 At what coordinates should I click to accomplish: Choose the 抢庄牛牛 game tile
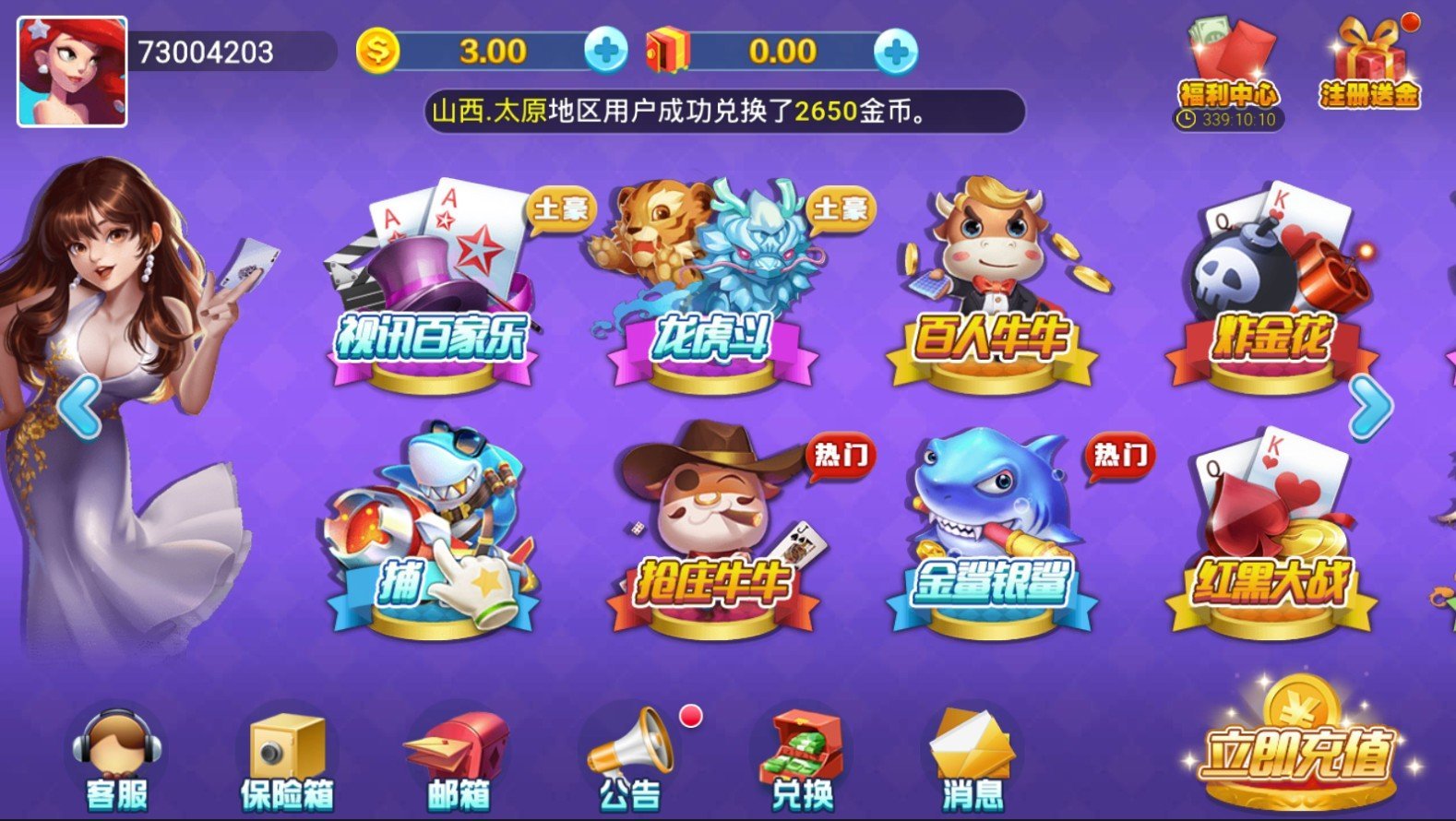click(710, 535)
